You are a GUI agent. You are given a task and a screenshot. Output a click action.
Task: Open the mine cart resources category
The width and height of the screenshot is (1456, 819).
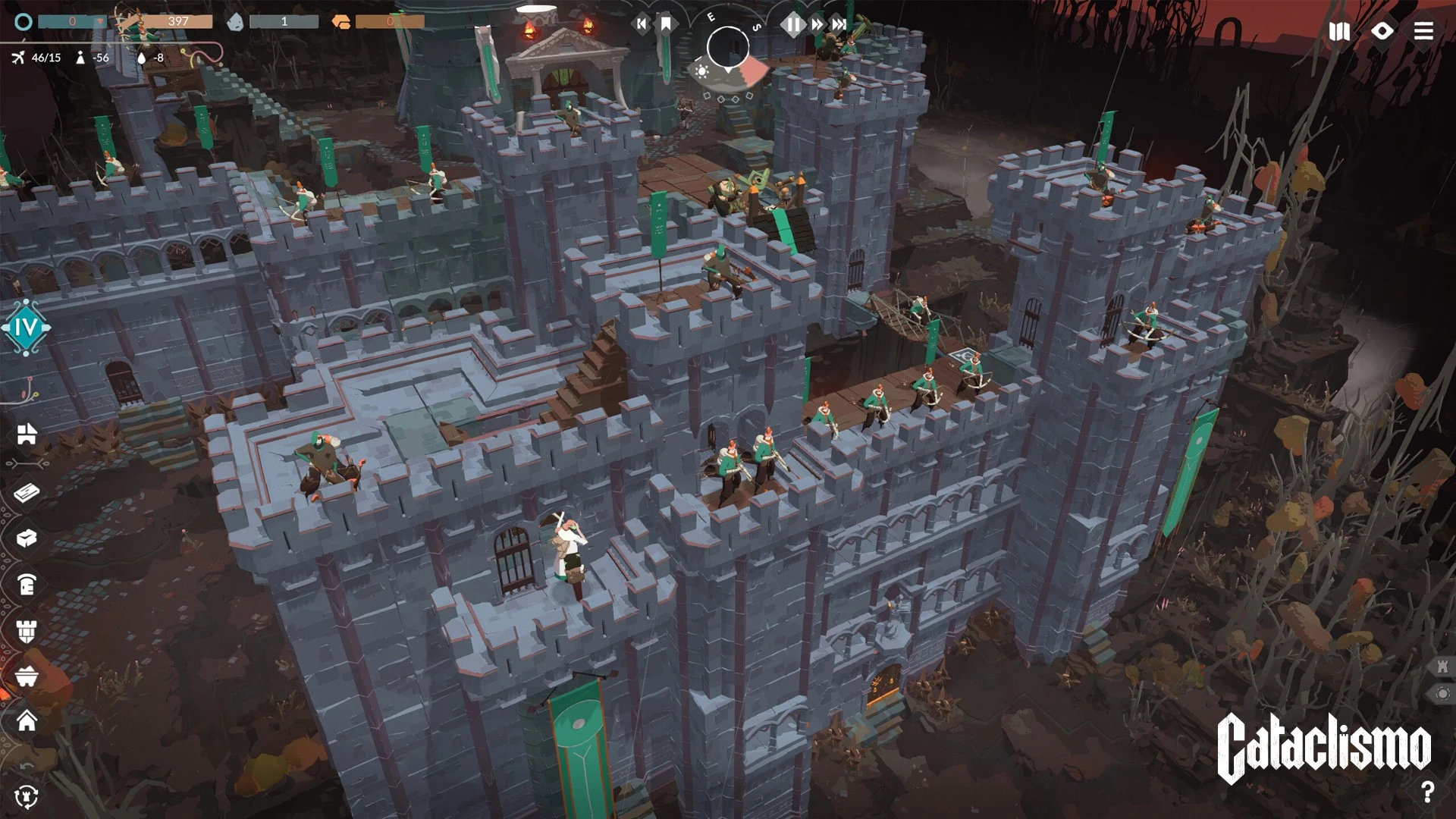click(x=27, y=676)
